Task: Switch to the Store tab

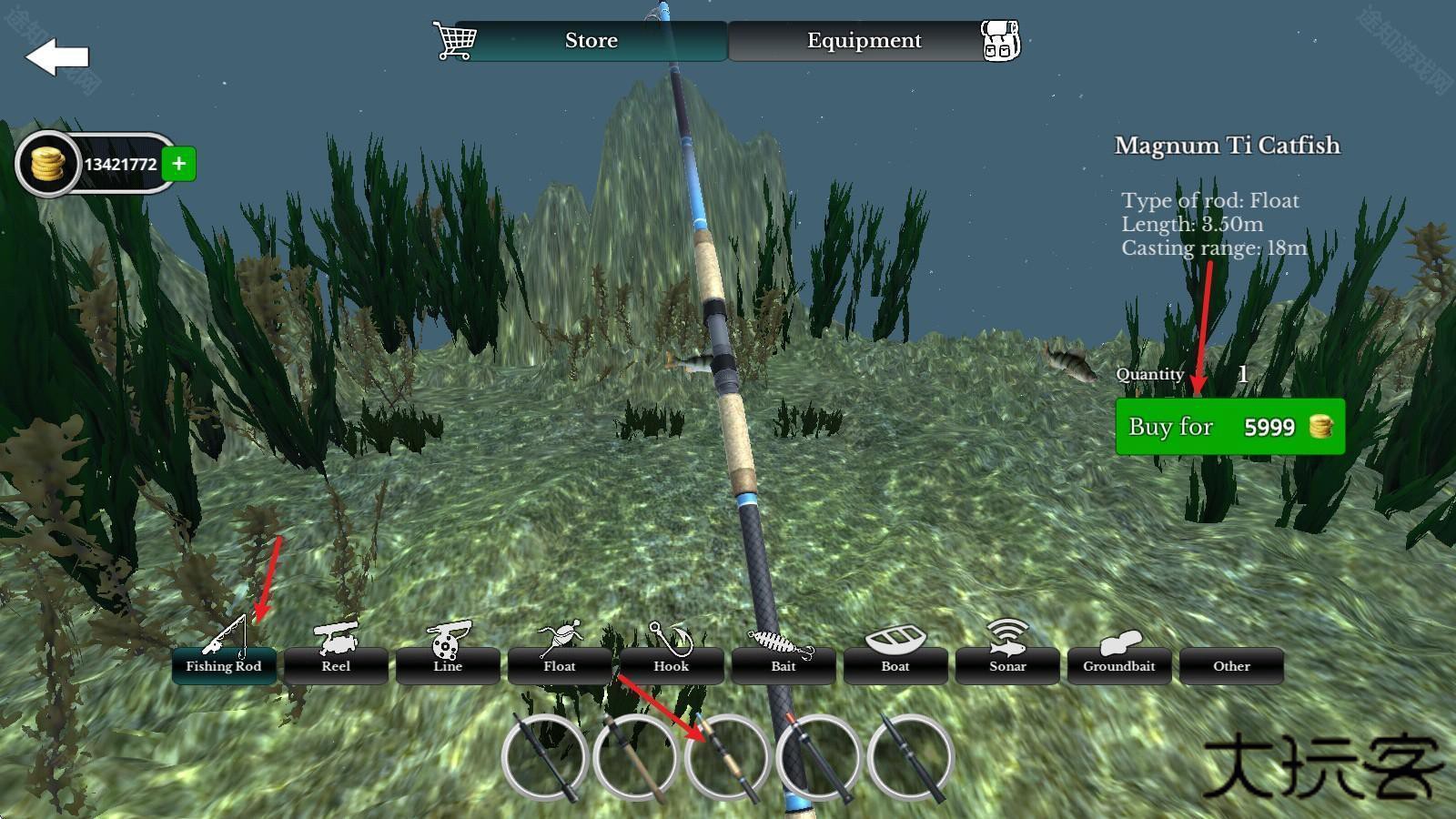Action: point(591,41)
